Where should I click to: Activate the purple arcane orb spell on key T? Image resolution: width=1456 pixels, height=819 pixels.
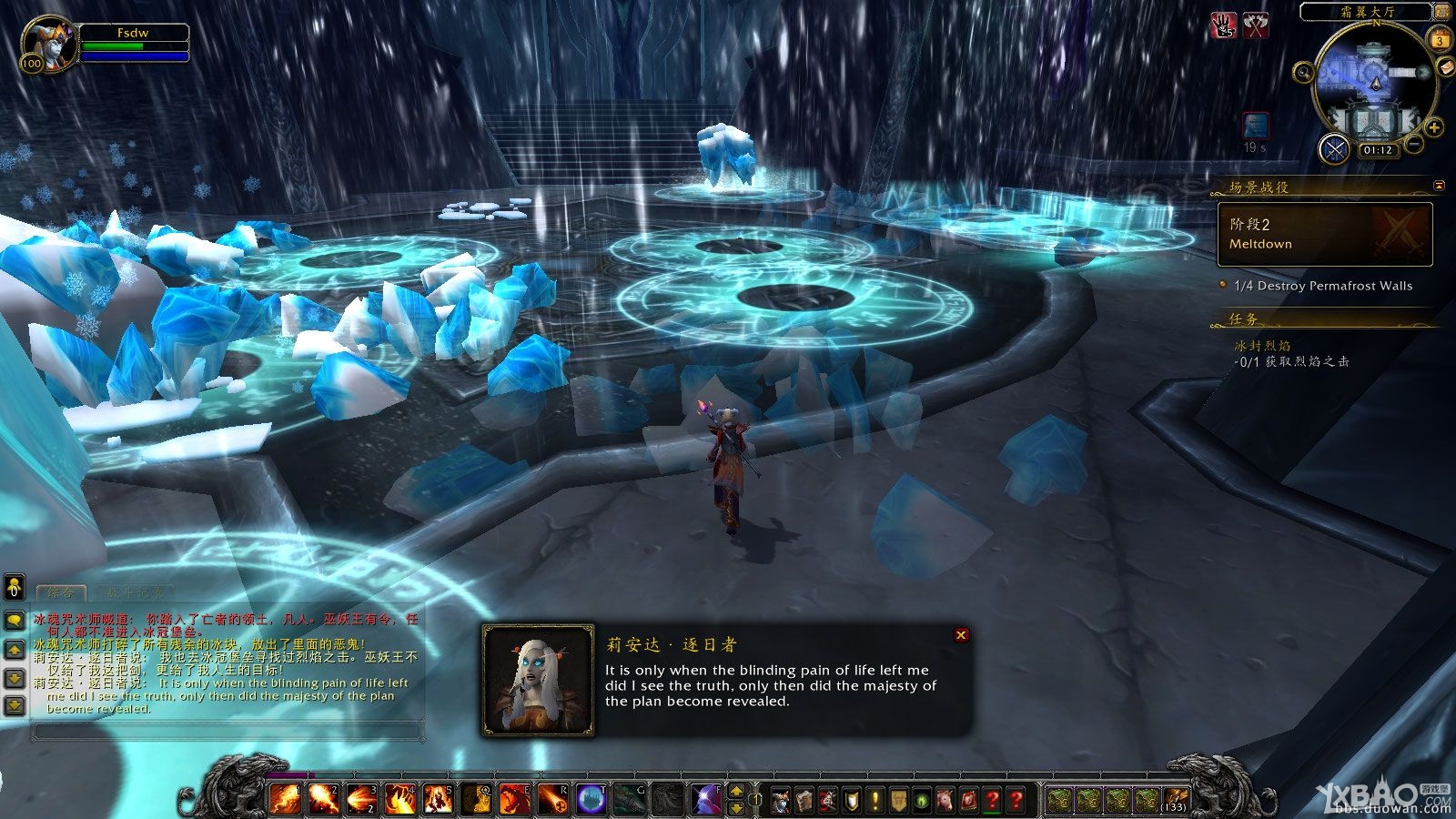591,799
